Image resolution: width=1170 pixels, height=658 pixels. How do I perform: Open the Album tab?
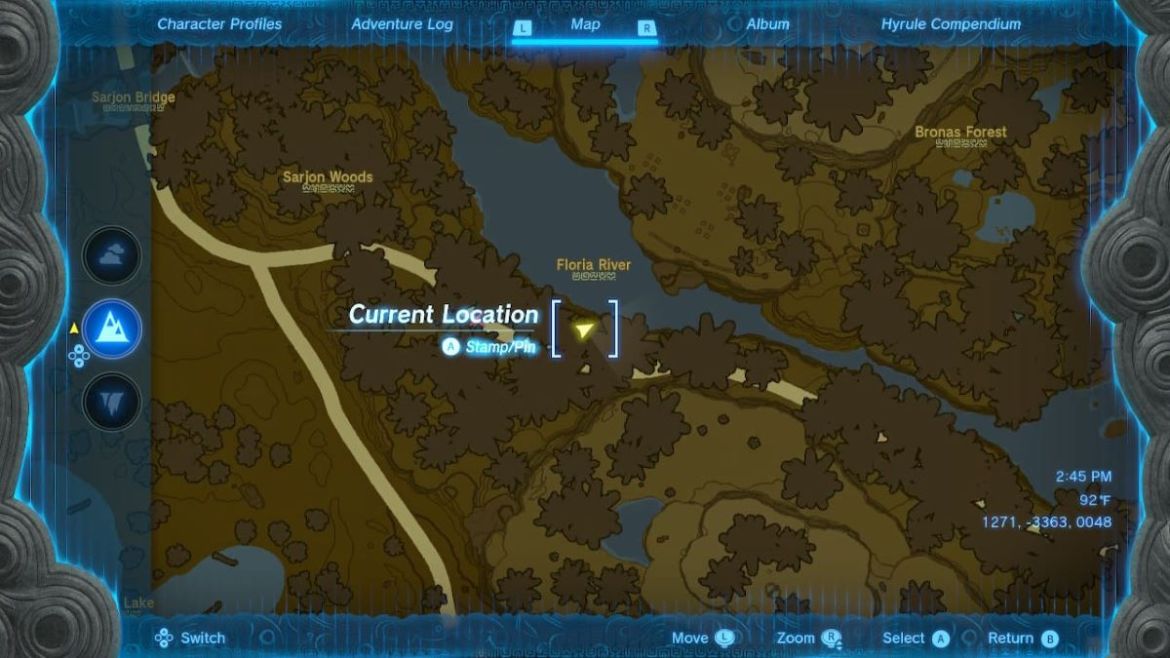[767, 24]
